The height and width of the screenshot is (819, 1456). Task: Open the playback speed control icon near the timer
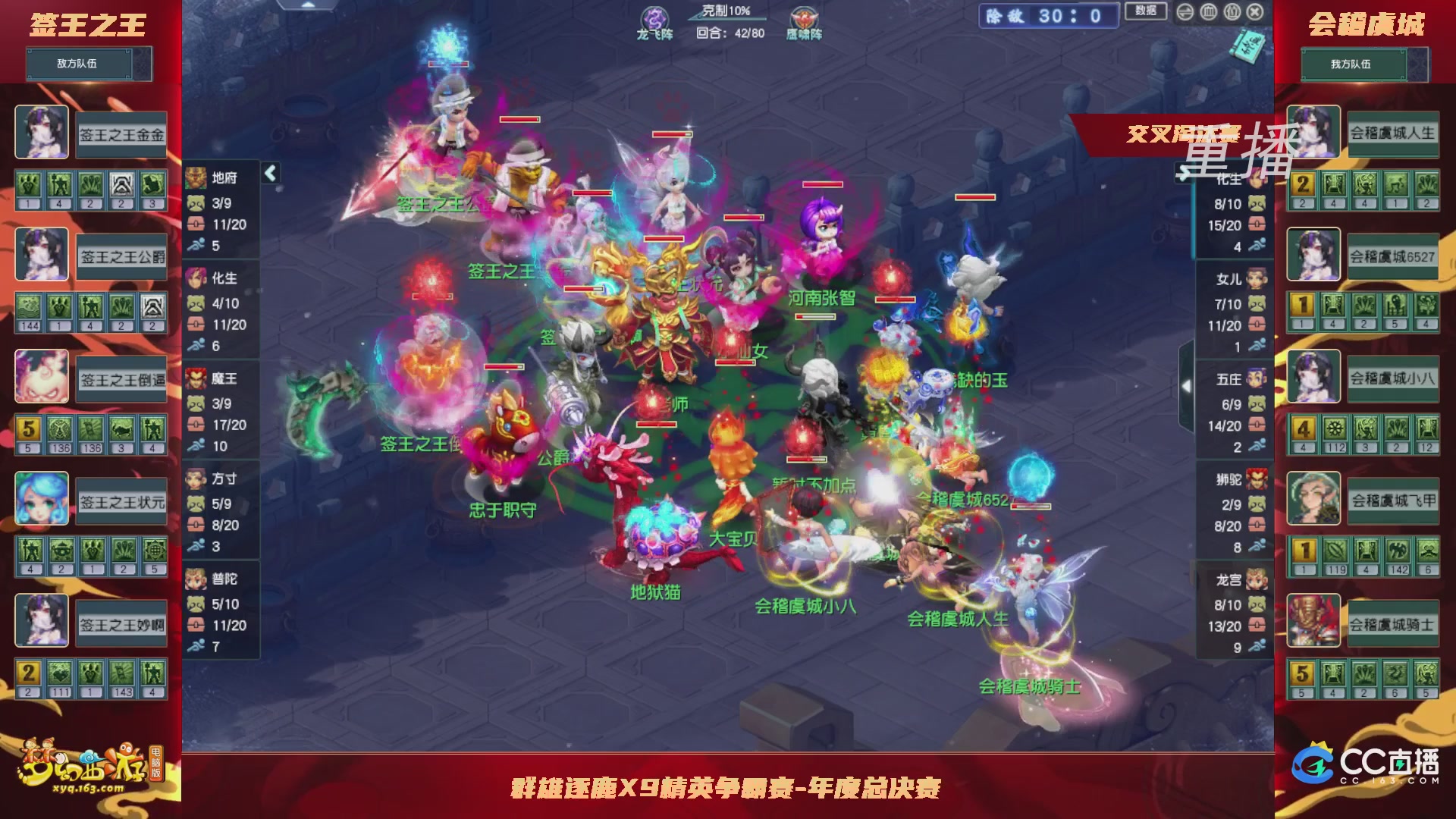[1186, 13]
